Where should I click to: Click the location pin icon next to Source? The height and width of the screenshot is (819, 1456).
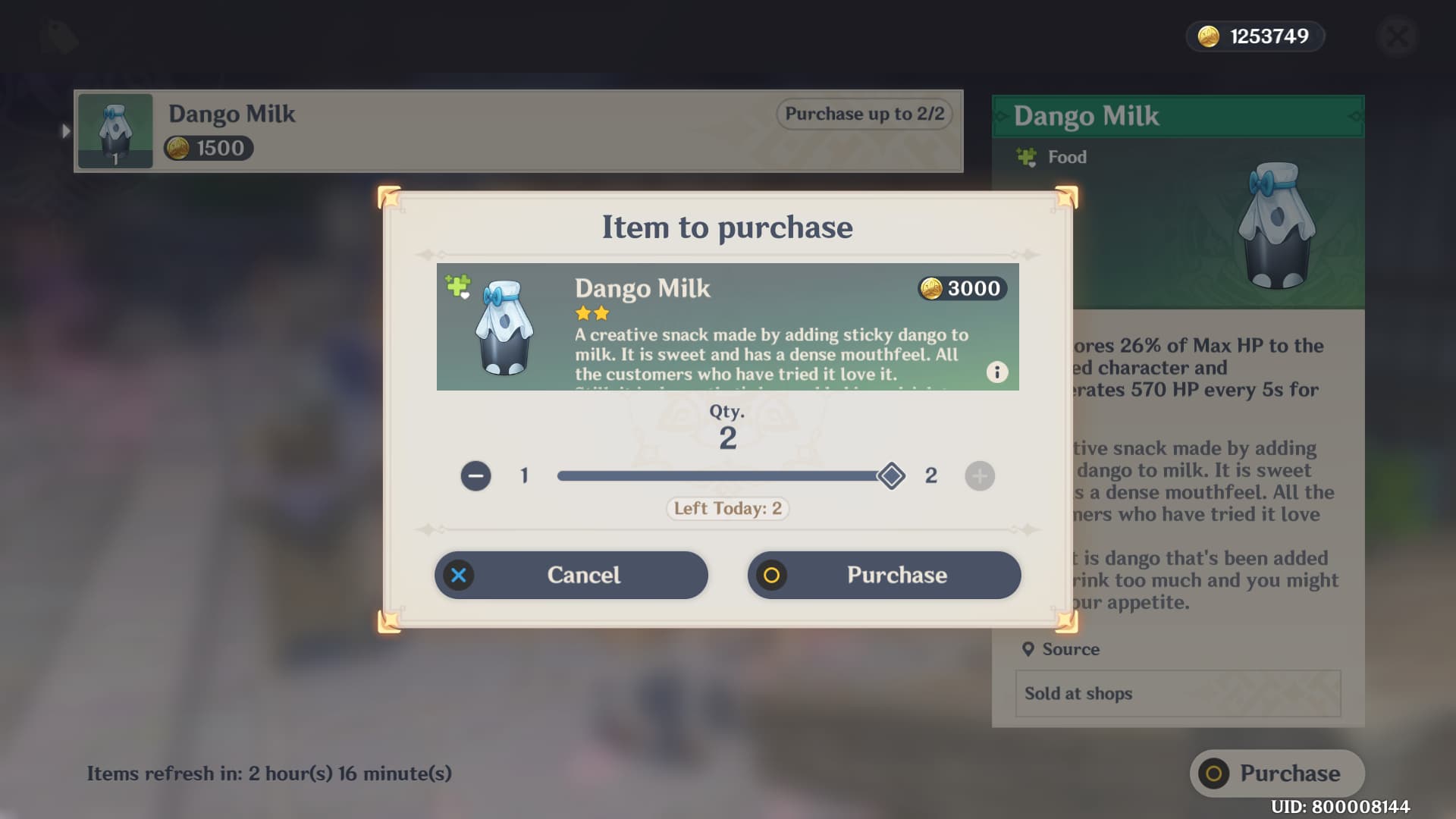pyautogui.click(x=1029, y=649)
